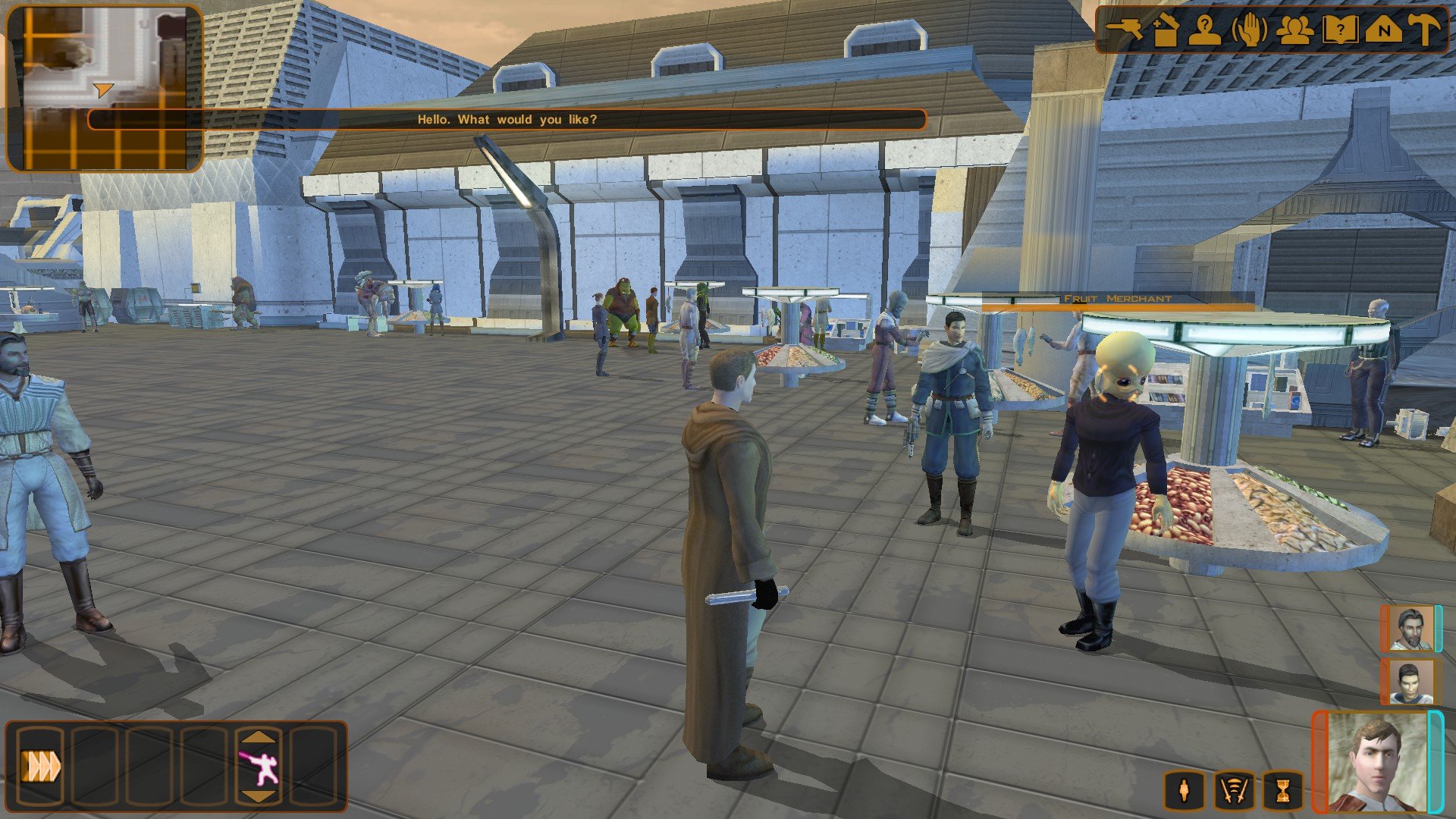The width and height of the screenshot is (1456, 819).
Task: Click the "Hello. What would you like?" dialogue bar
Action: point(507,120)
